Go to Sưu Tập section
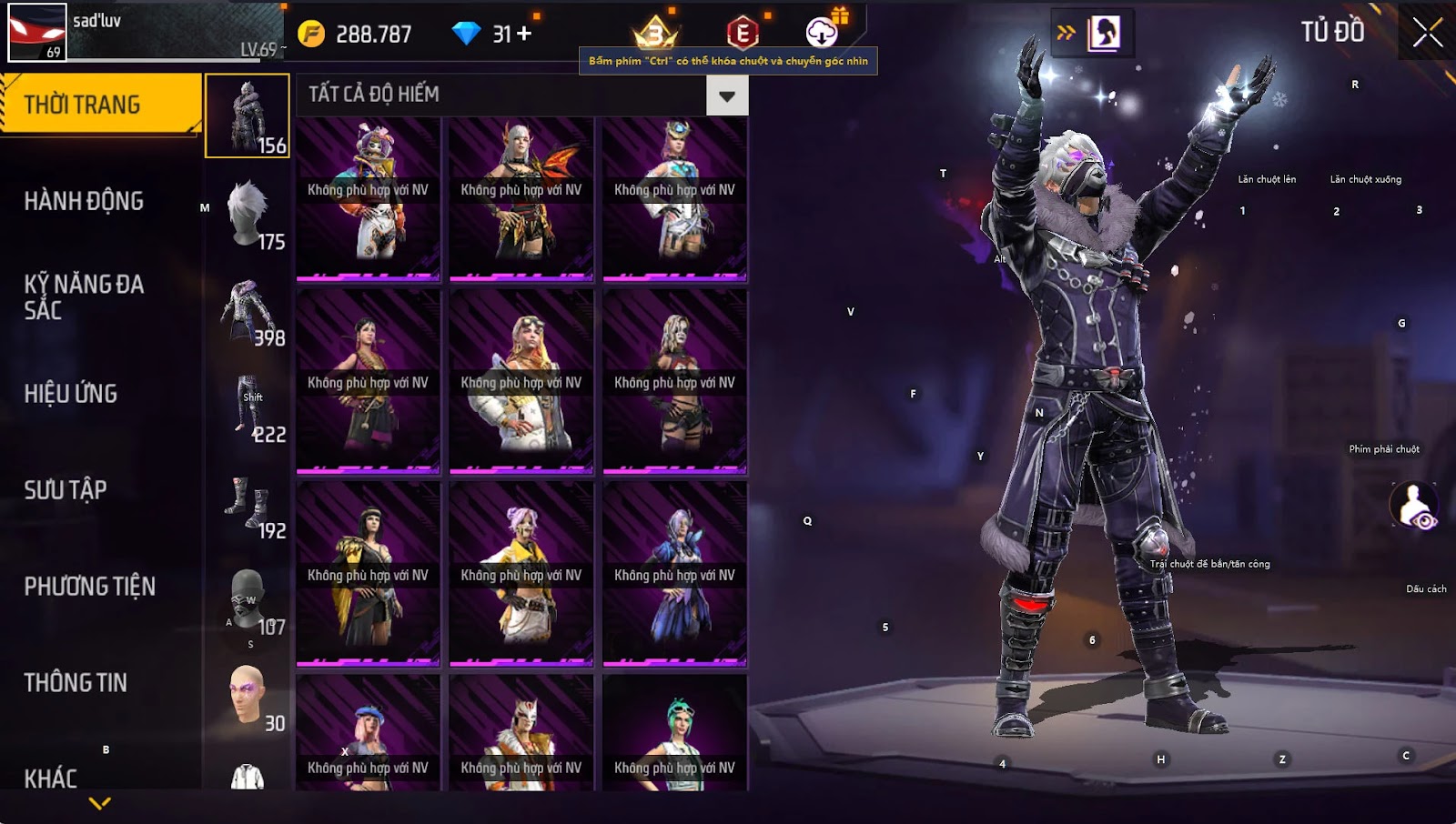This screenshot has height=824, width=1456. pos(66,490)
